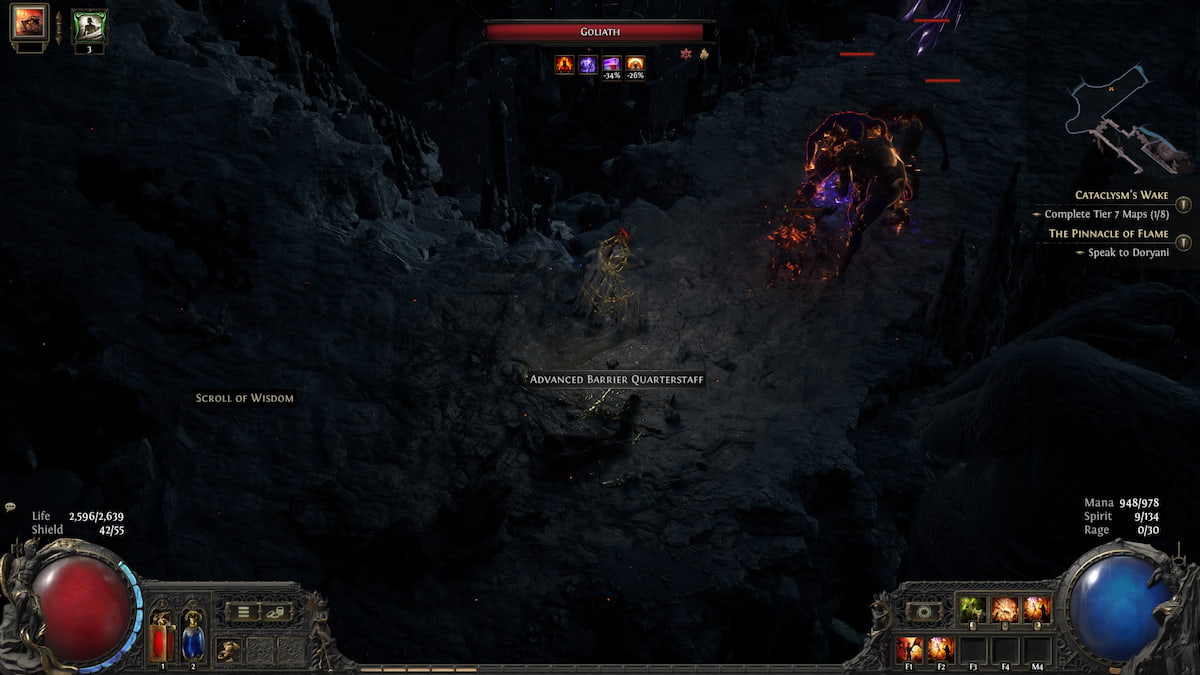Select the golden creature skill slot
1200x675 pixels.
229,649
